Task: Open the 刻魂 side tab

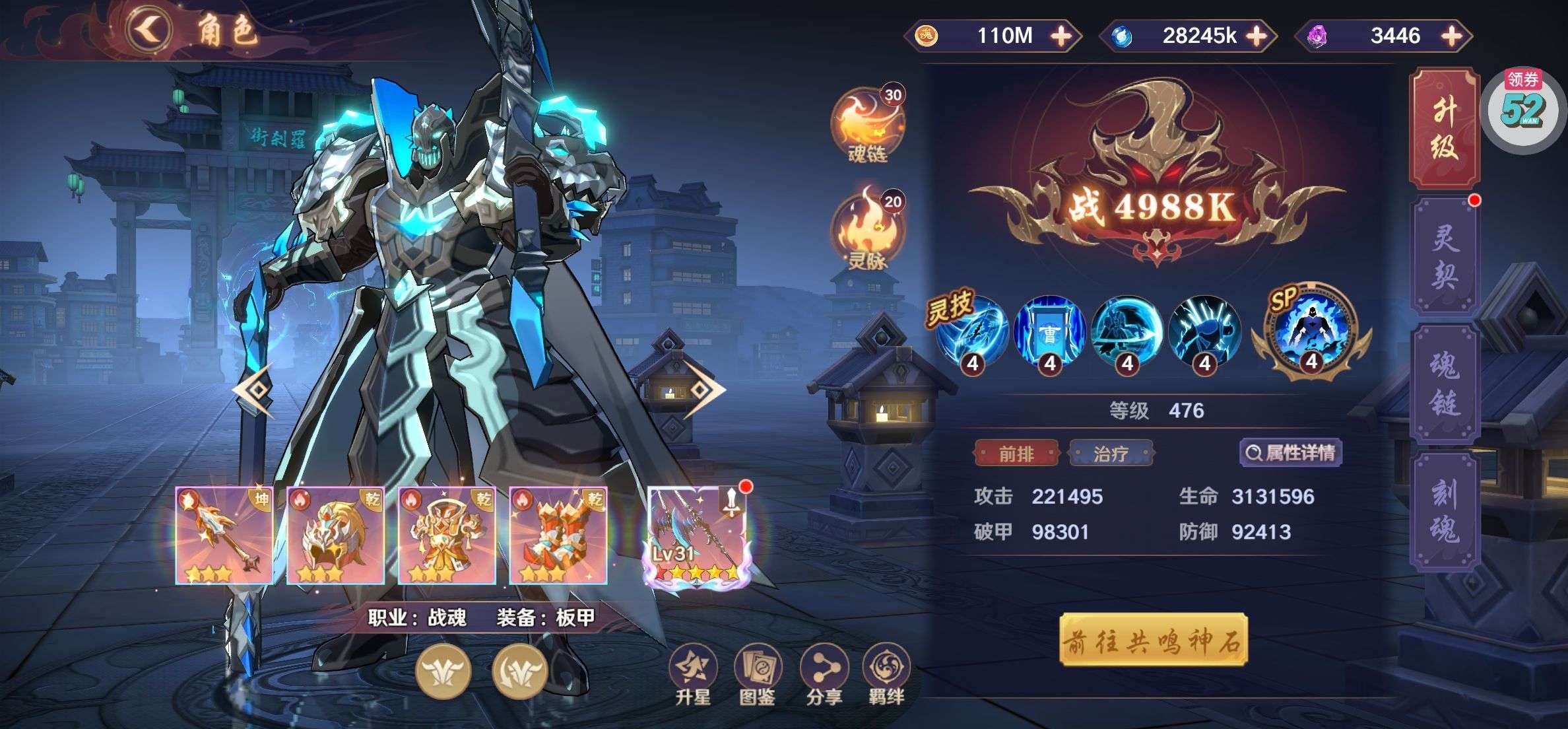Action: click(x=1444, y=511)
